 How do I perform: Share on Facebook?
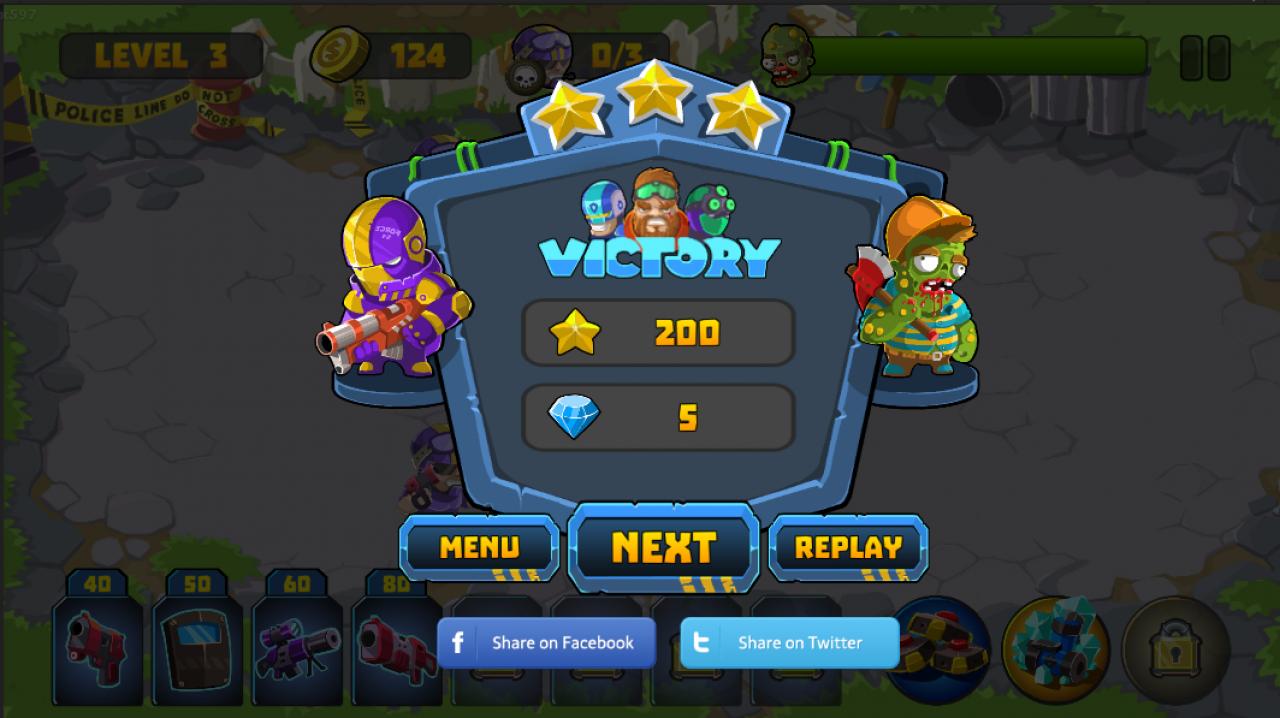point(546,643)
